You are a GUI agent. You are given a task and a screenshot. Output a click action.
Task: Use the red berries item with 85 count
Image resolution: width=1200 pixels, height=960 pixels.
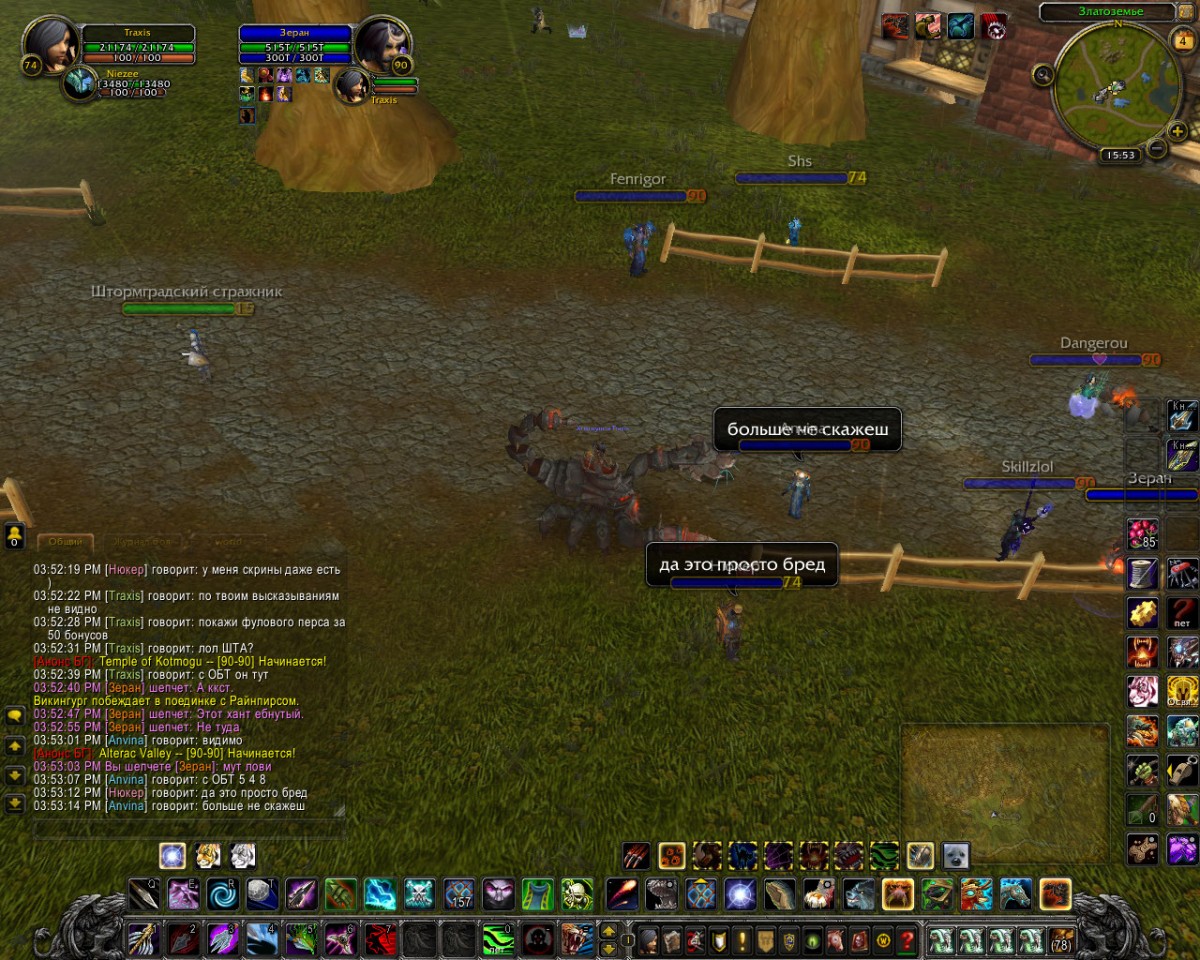point(1142,532)
